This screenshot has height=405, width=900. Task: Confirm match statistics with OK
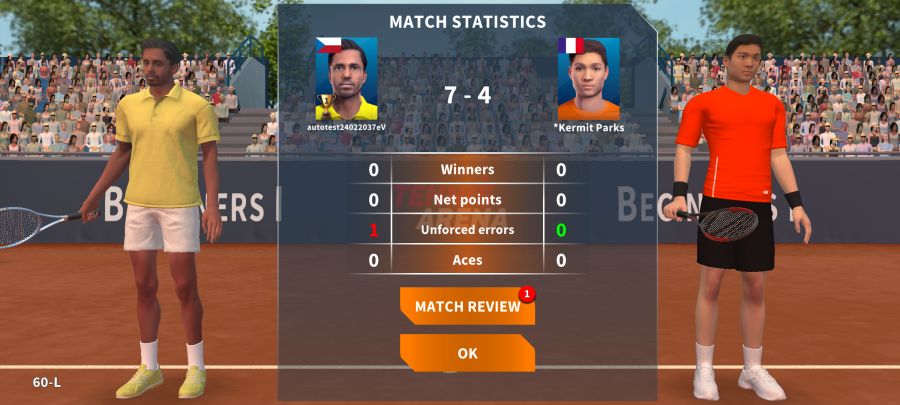(x=467, y=353)
